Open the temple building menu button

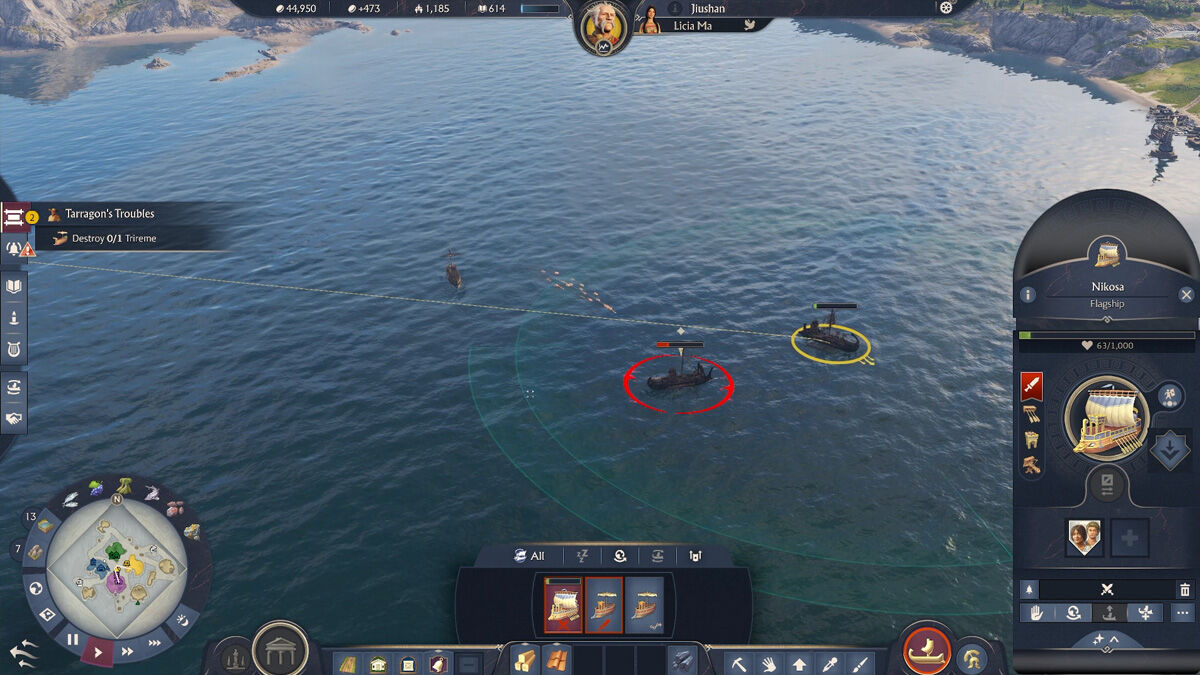point(280,652)
